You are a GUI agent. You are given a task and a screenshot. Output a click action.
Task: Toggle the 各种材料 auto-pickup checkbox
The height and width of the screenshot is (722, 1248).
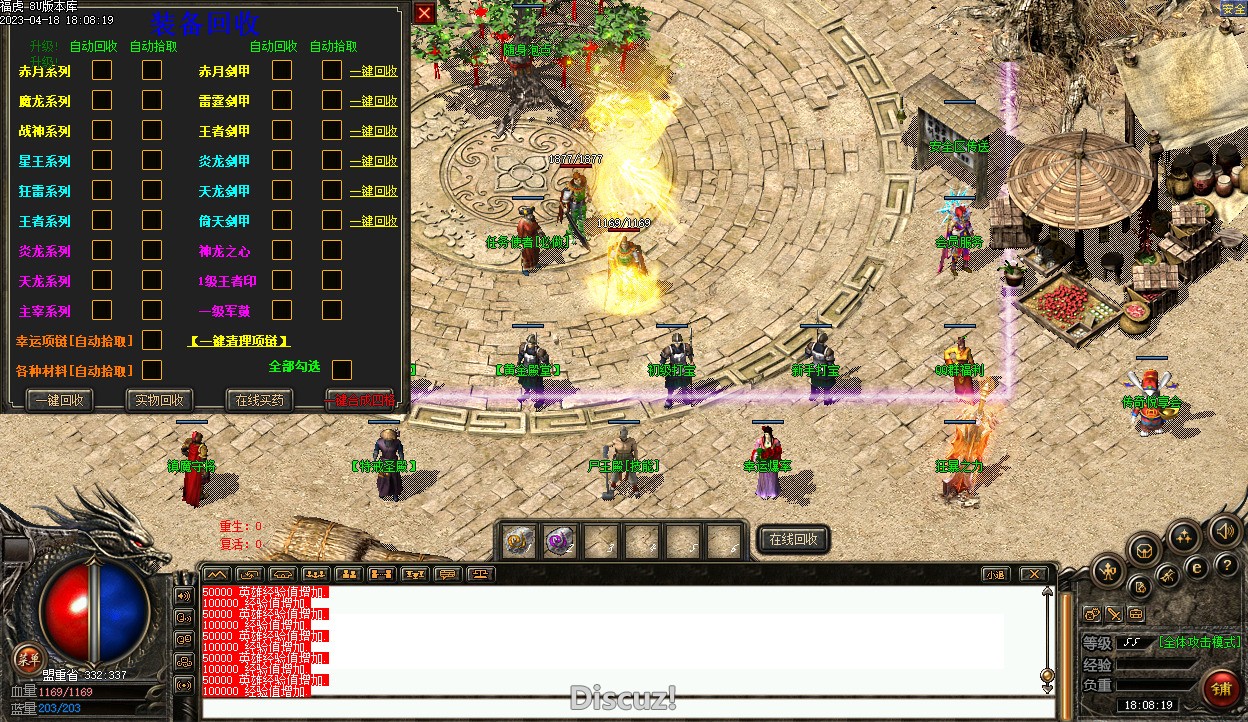(152, 370)
